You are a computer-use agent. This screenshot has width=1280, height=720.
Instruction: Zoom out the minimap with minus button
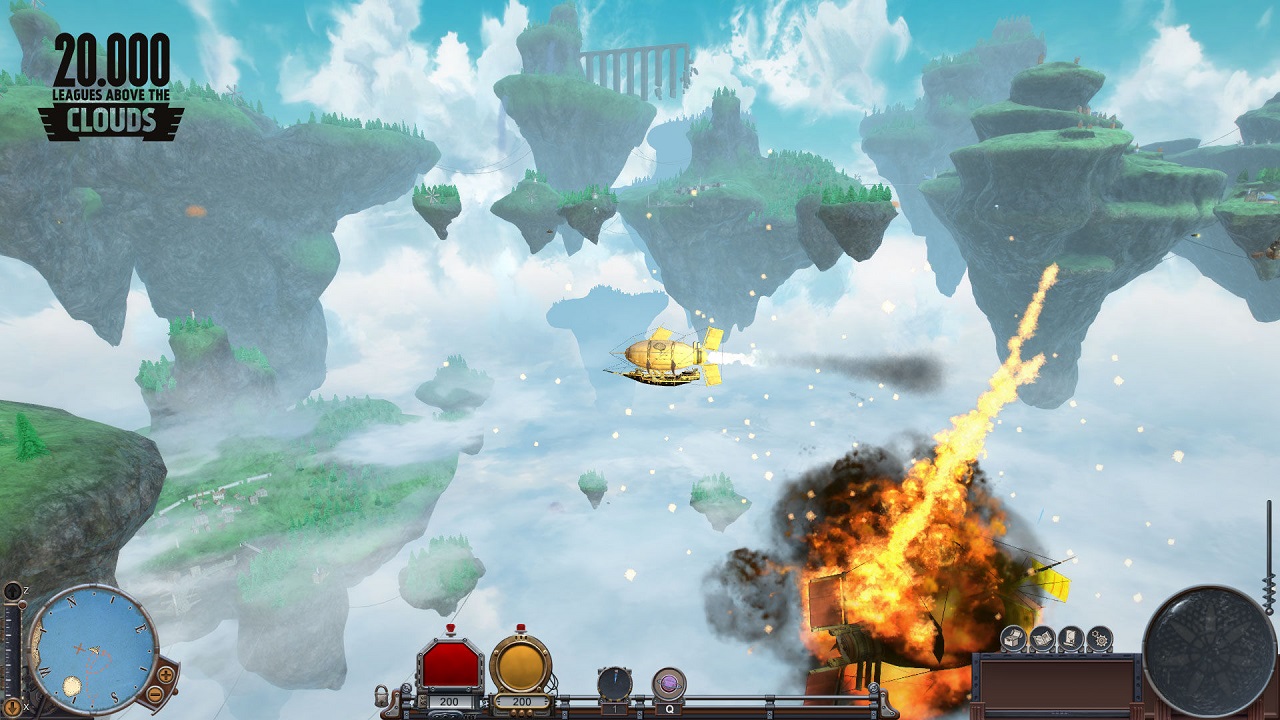click(157, 693)
